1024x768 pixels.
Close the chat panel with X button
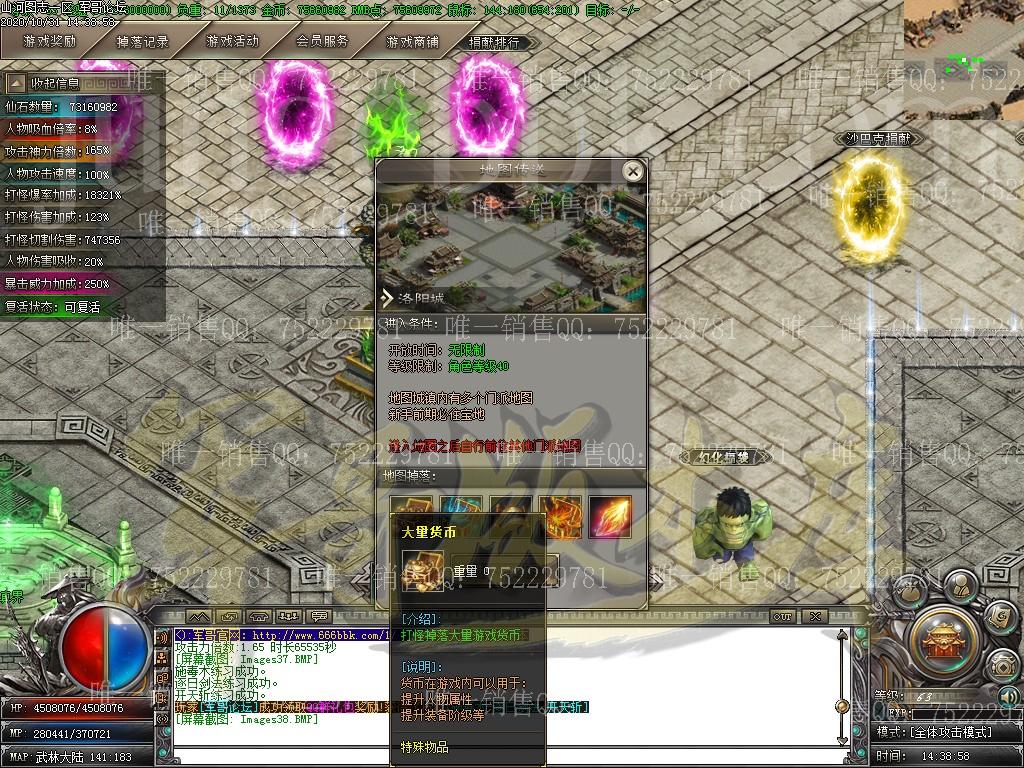point(815,617)
